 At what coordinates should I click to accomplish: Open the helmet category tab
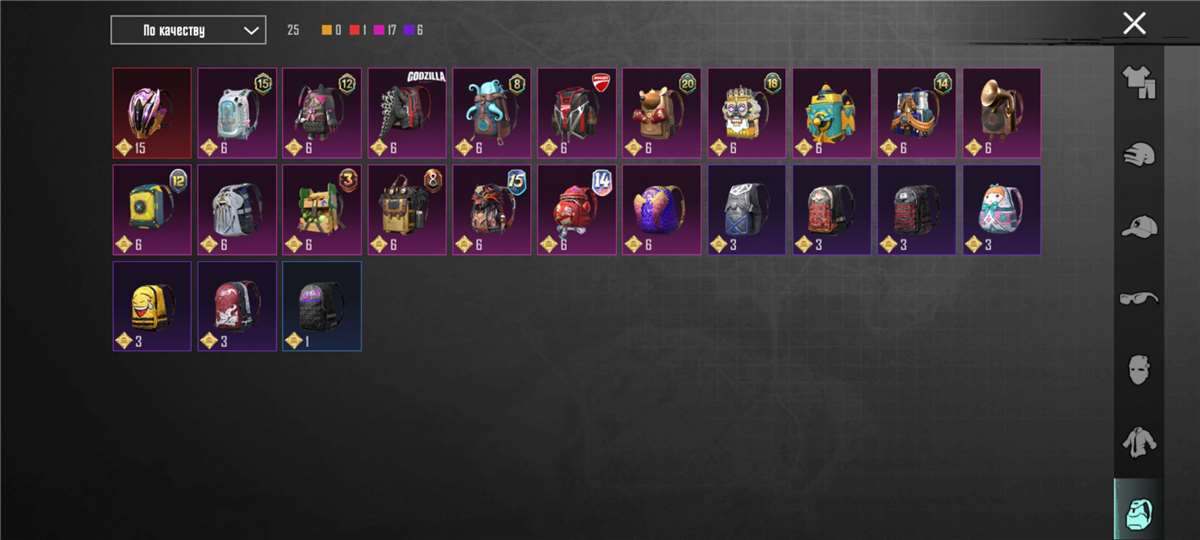coord(1138,155)
